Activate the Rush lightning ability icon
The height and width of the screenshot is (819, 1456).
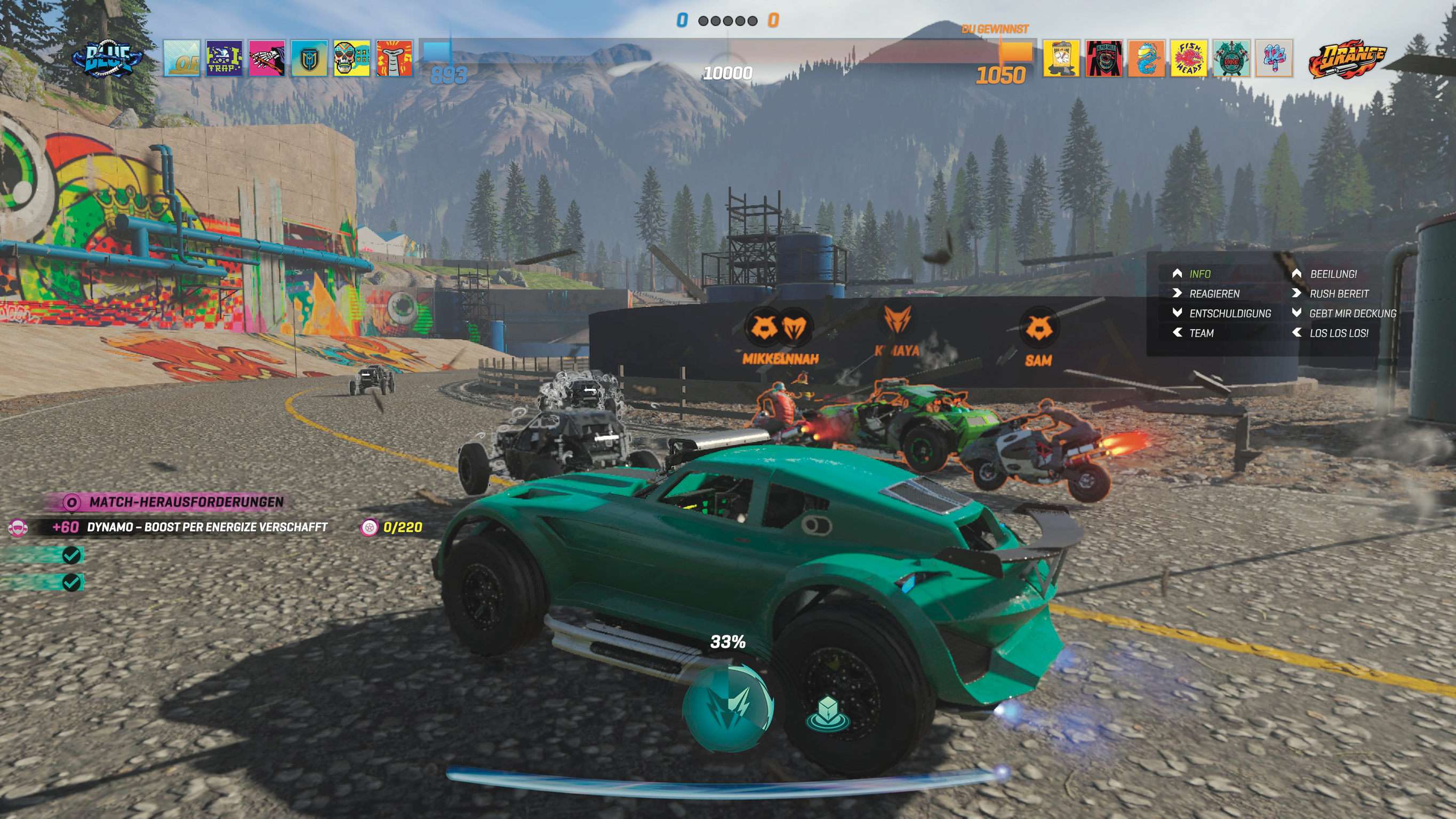(727, 706)
